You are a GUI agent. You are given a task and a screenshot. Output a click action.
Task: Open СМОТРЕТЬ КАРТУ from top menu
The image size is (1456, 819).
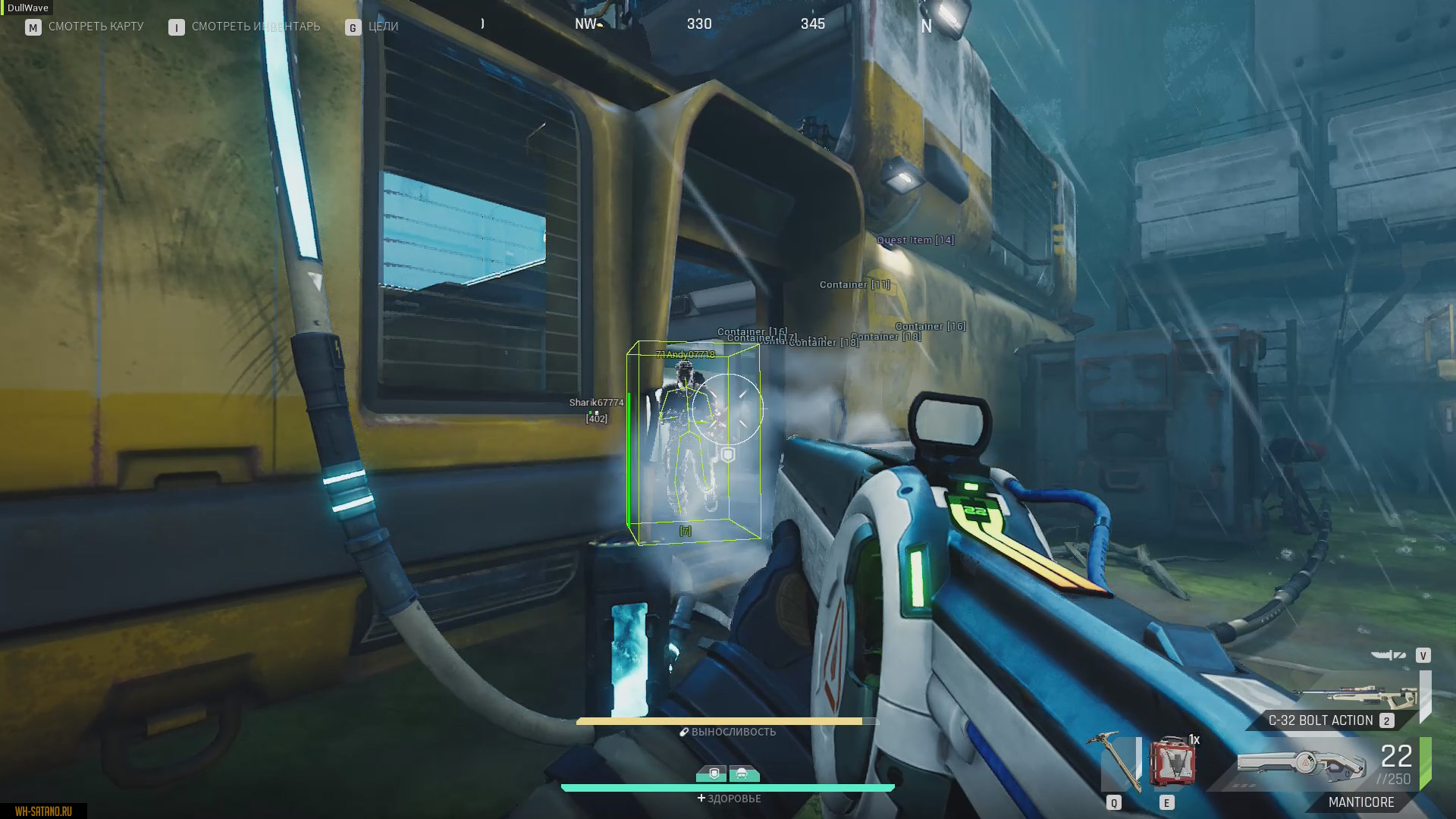click(95, 26)
